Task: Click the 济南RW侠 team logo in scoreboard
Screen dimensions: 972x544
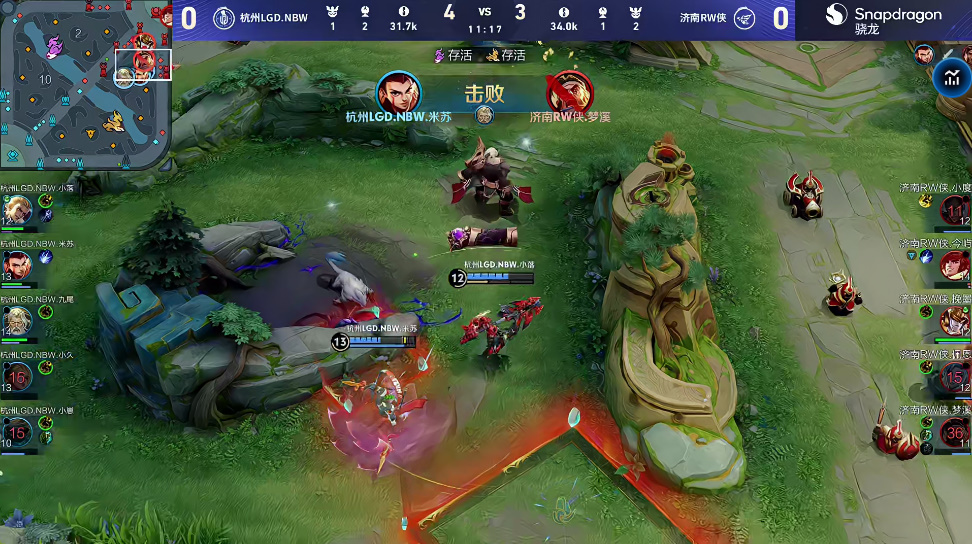Action: tap(744, 18)
